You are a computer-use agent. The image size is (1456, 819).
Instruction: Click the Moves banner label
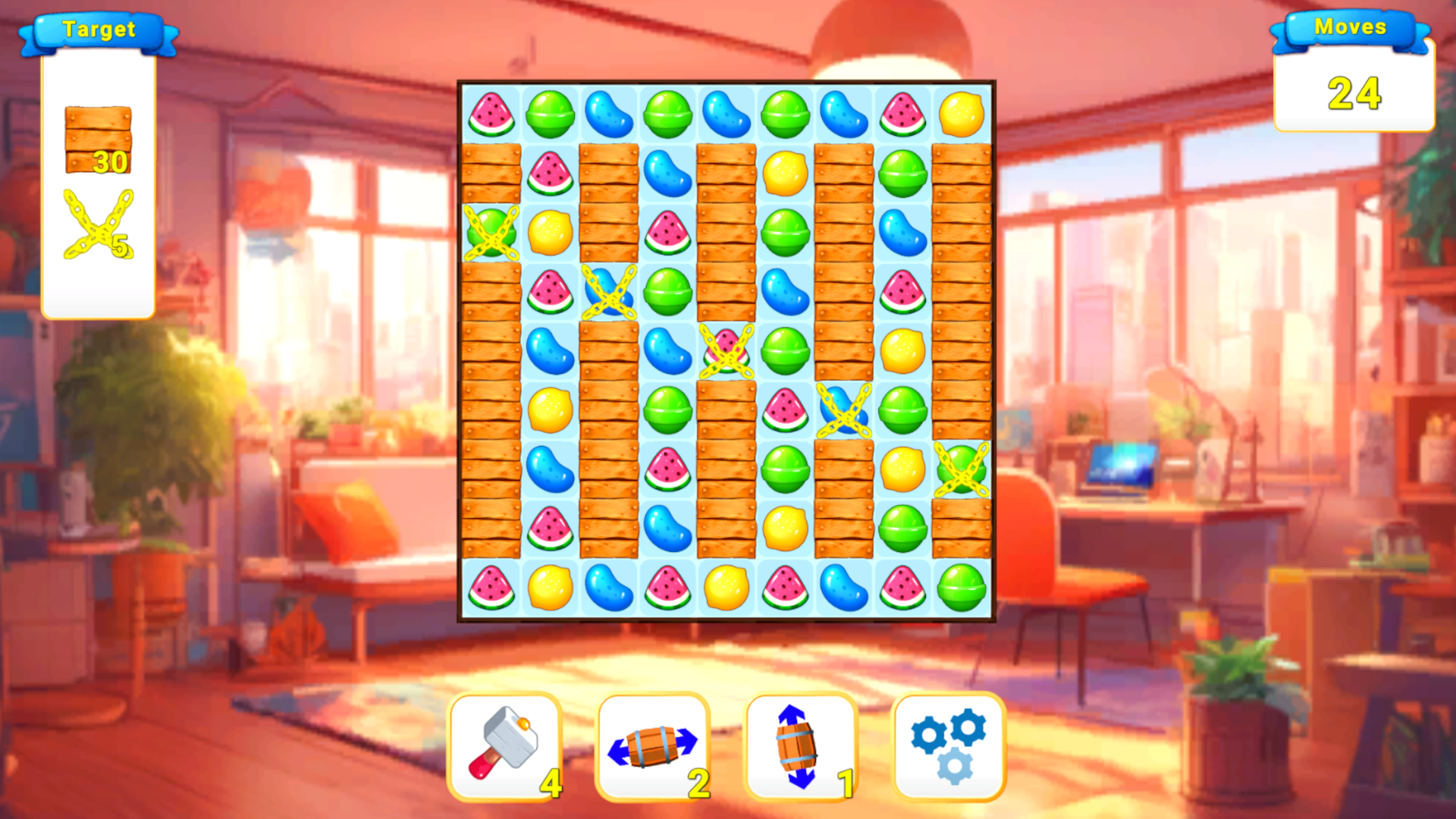click(x=1353, y=27)
